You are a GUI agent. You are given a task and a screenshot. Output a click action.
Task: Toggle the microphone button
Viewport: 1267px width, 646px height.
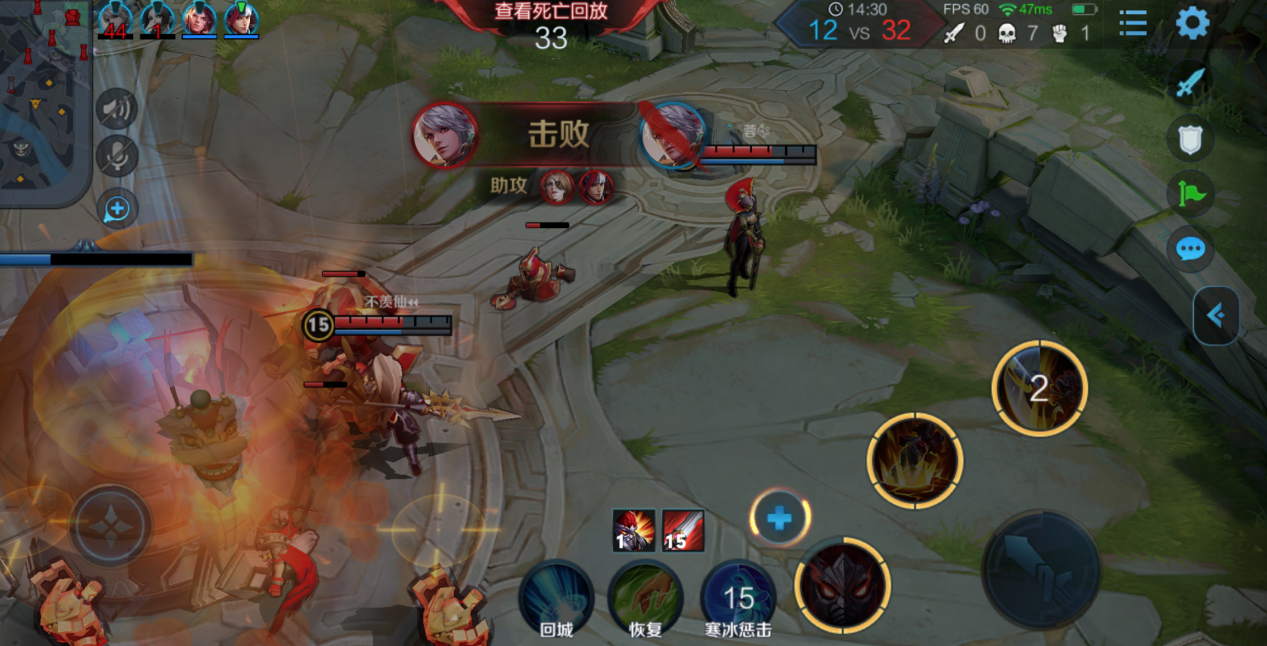click(116, 156)
